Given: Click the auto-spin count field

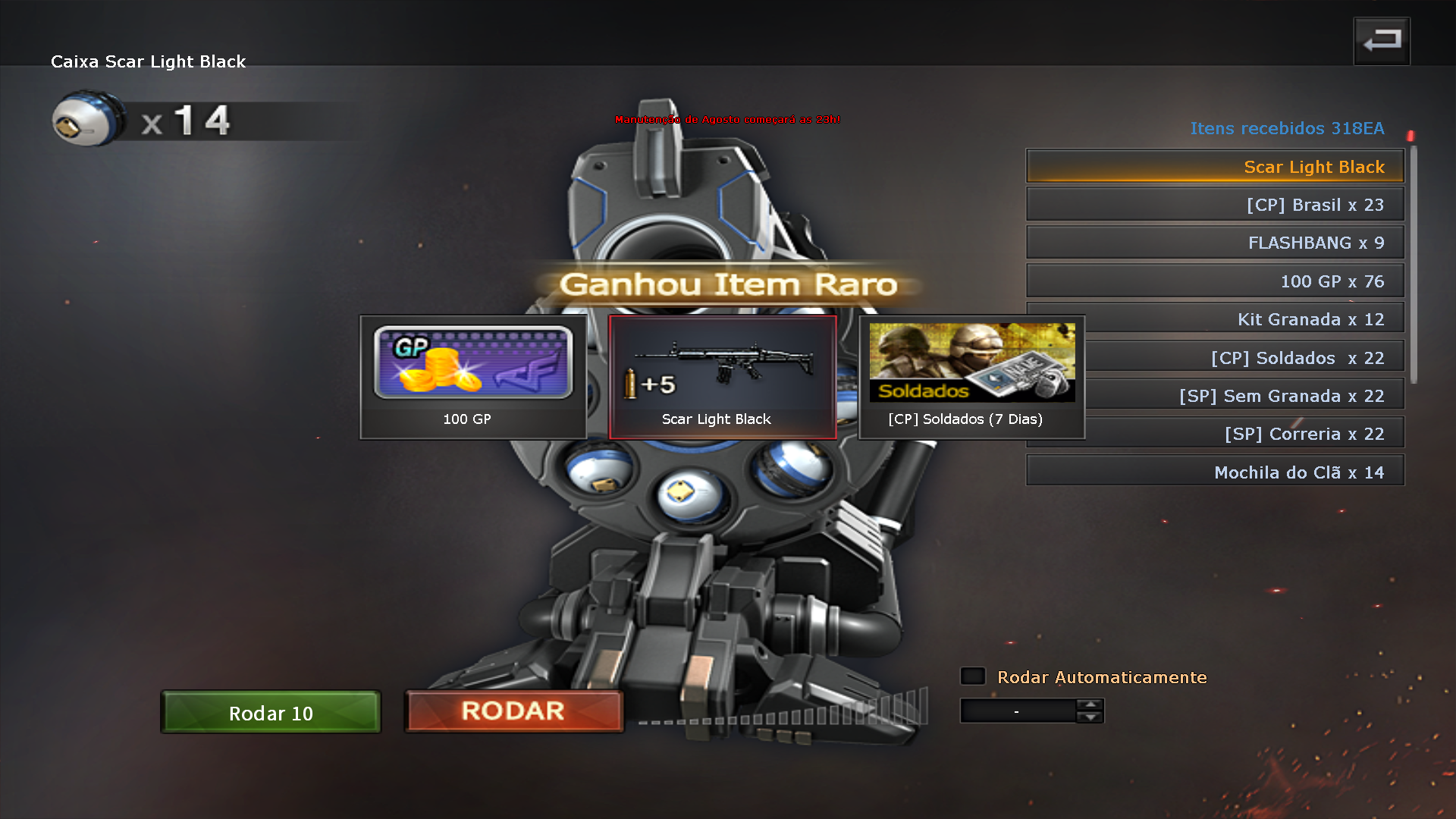Looking at the screenshot, I should tap(1017, 711).
